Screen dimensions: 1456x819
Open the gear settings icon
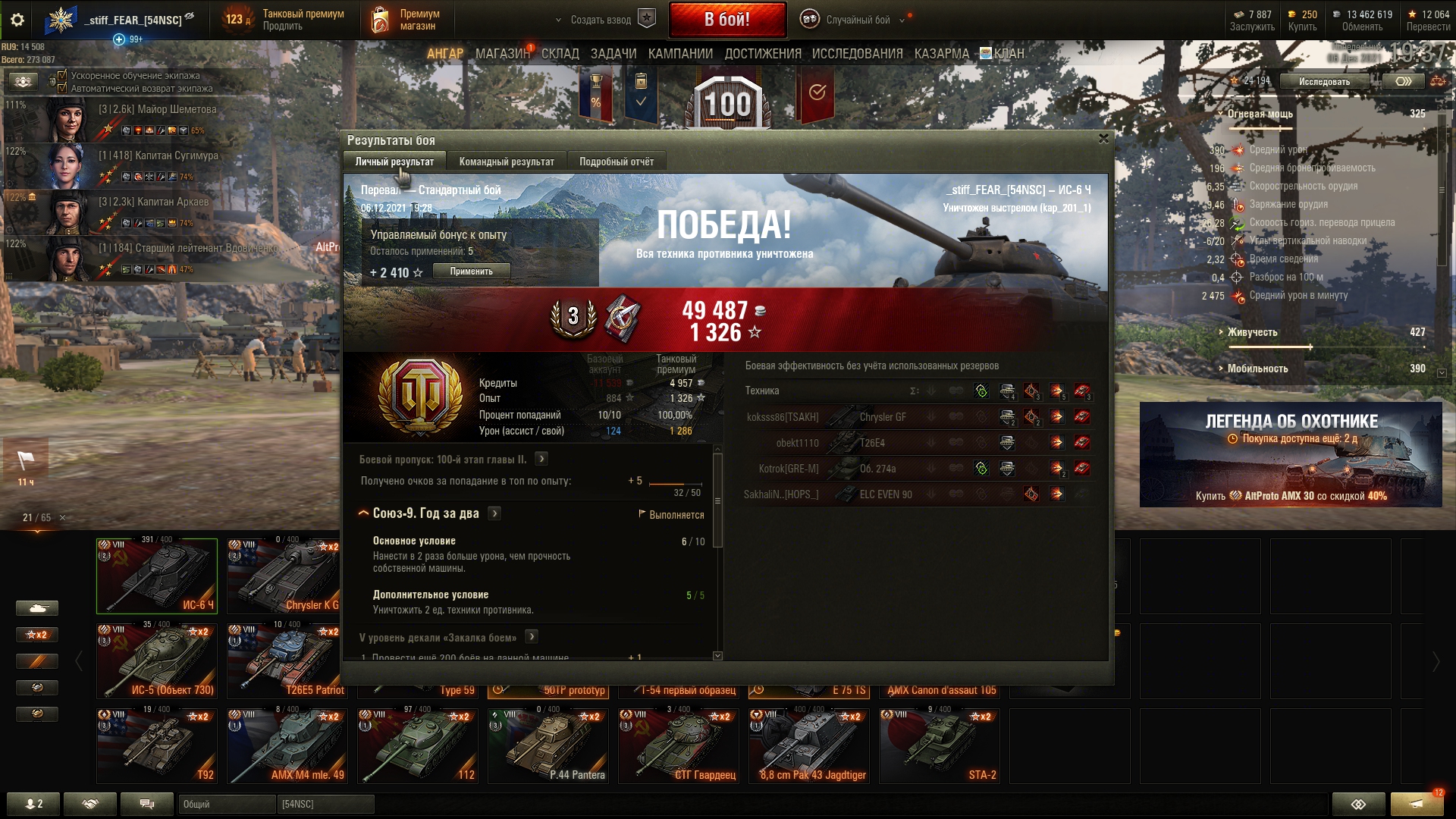click(x=17, y=20)
